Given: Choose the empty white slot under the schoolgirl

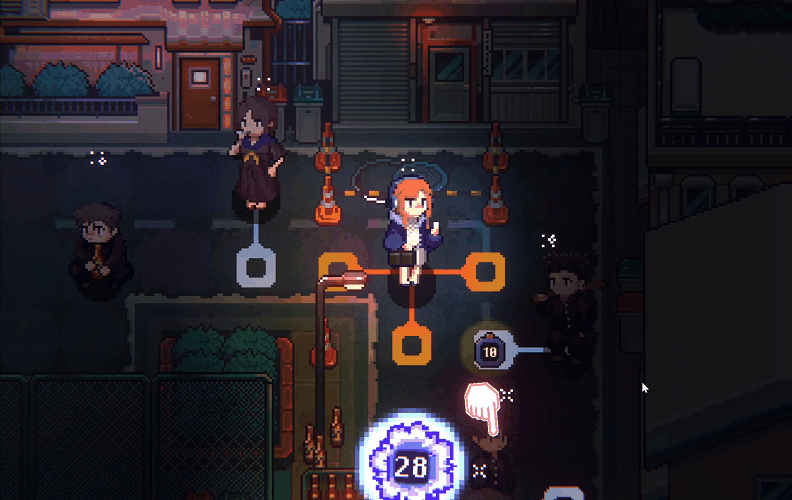Looking at the screenshot, I should [256, 267].
